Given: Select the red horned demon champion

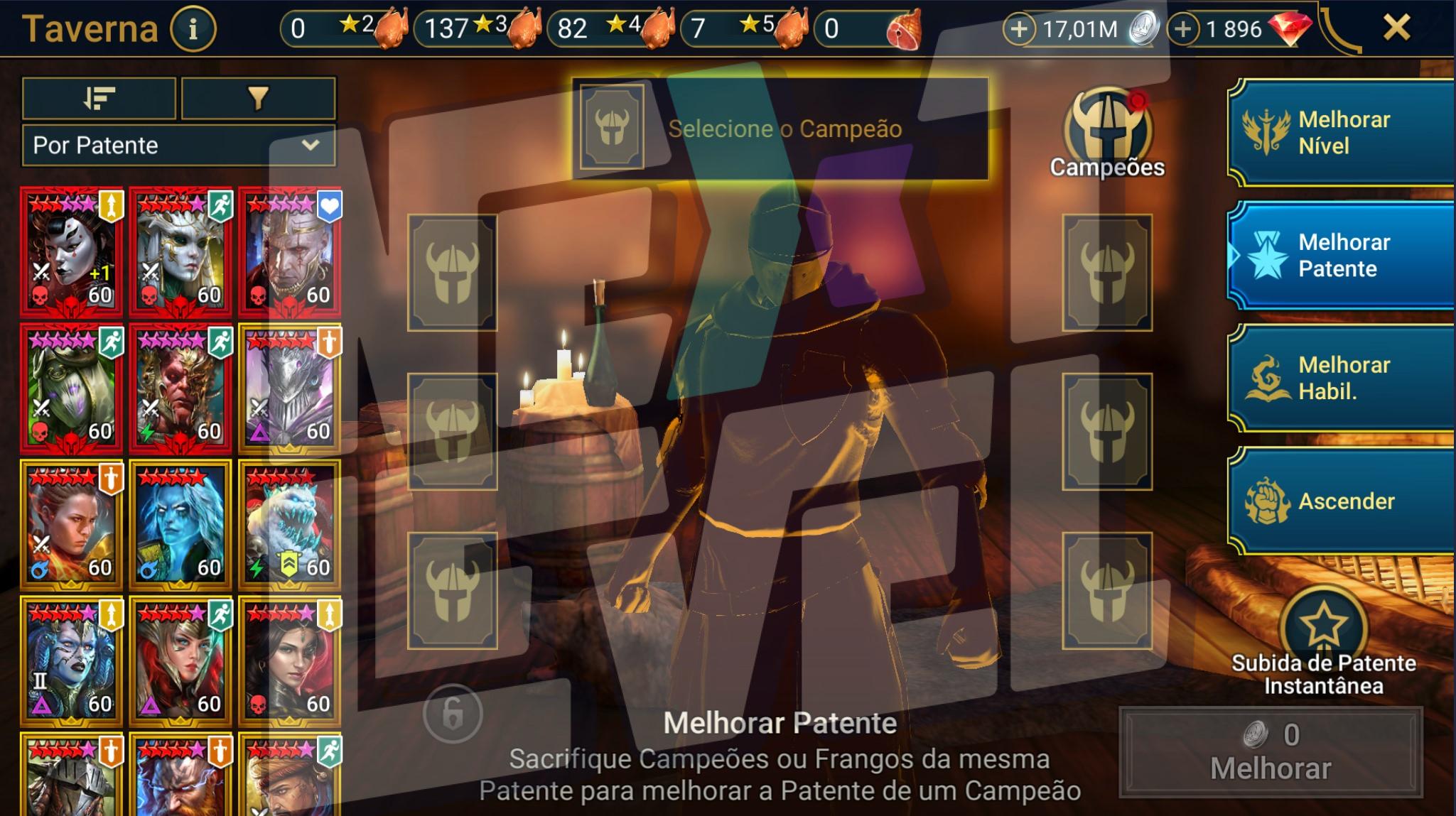Looking at the screenshot, I should 180,388.
